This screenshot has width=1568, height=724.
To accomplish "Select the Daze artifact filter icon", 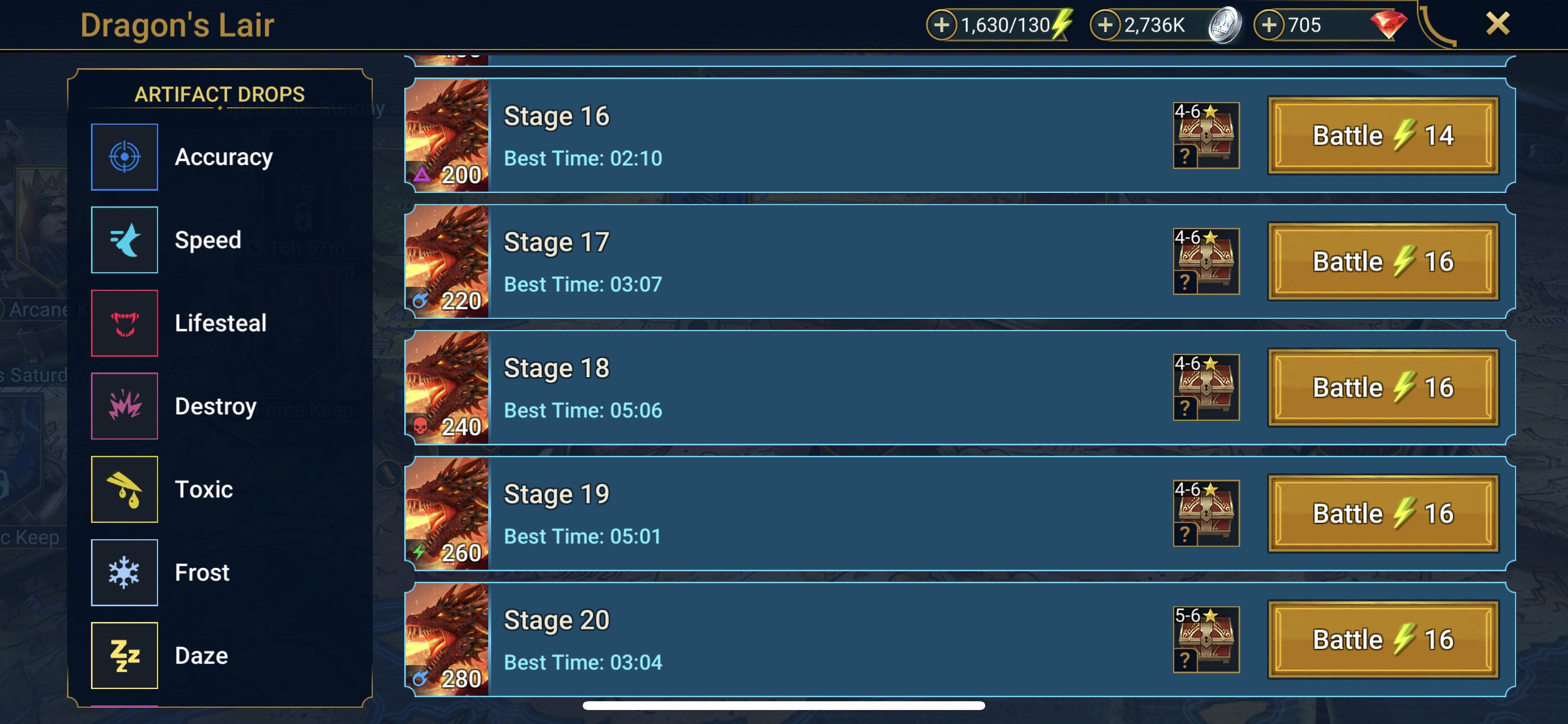I will (x=124, y=655).
